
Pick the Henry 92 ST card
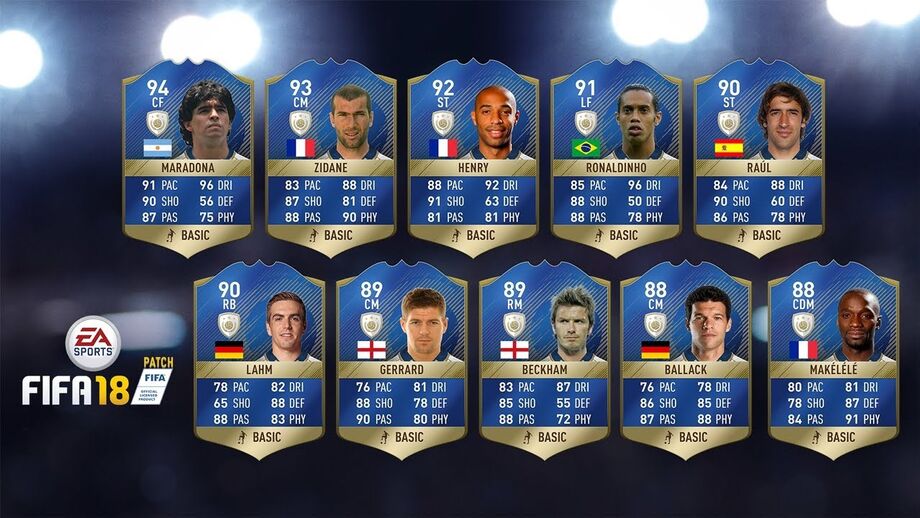473,155
